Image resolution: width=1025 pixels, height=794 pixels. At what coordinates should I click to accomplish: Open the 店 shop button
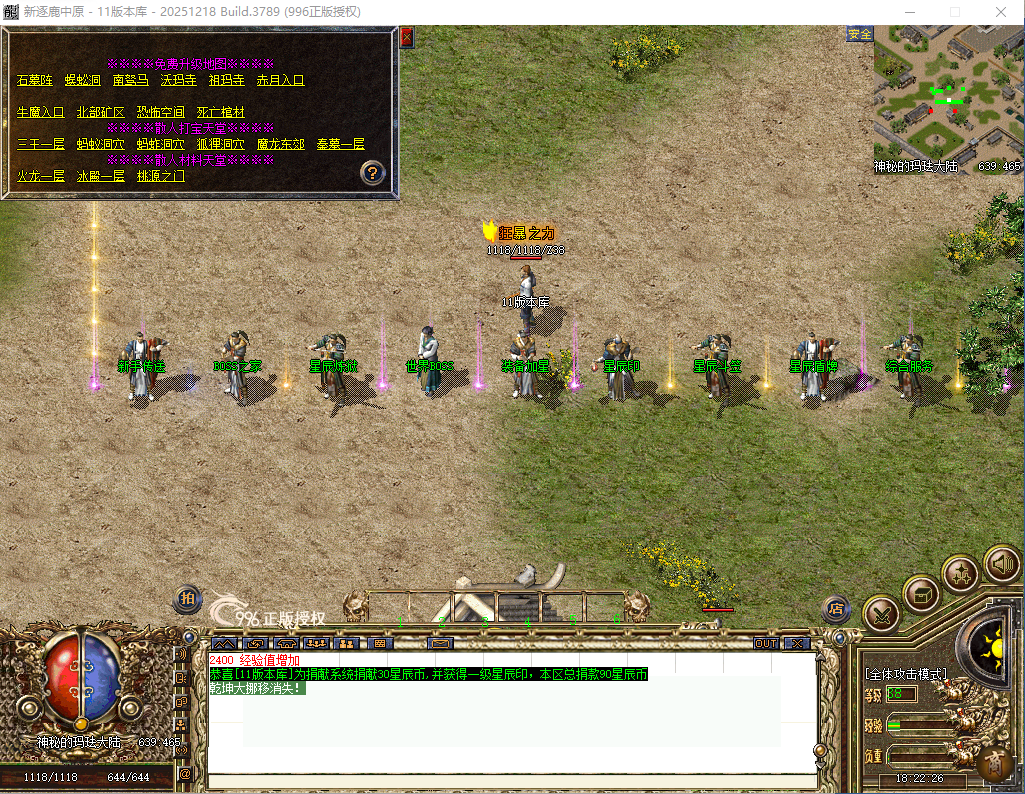[836, 608]
